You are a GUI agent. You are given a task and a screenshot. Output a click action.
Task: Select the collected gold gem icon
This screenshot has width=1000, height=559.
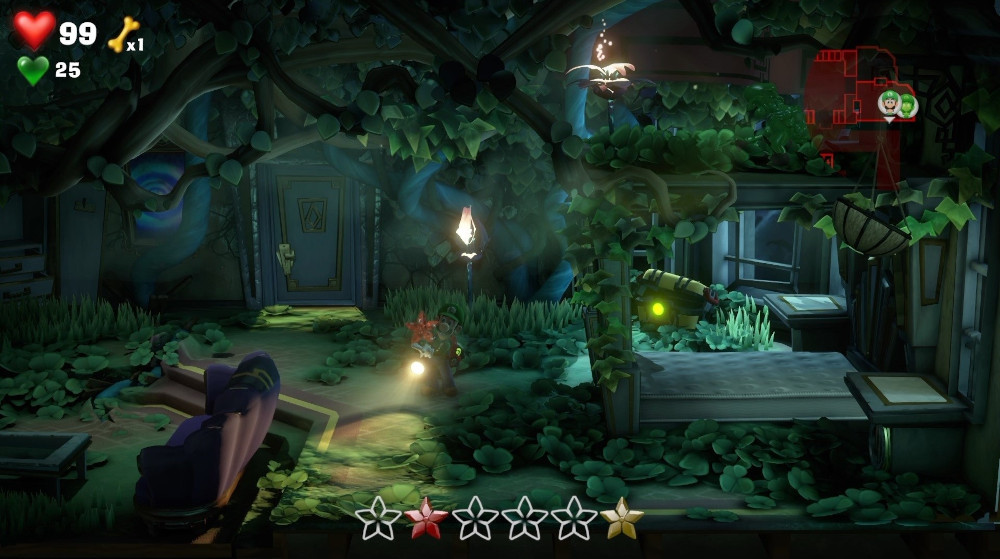pos(622,517)
